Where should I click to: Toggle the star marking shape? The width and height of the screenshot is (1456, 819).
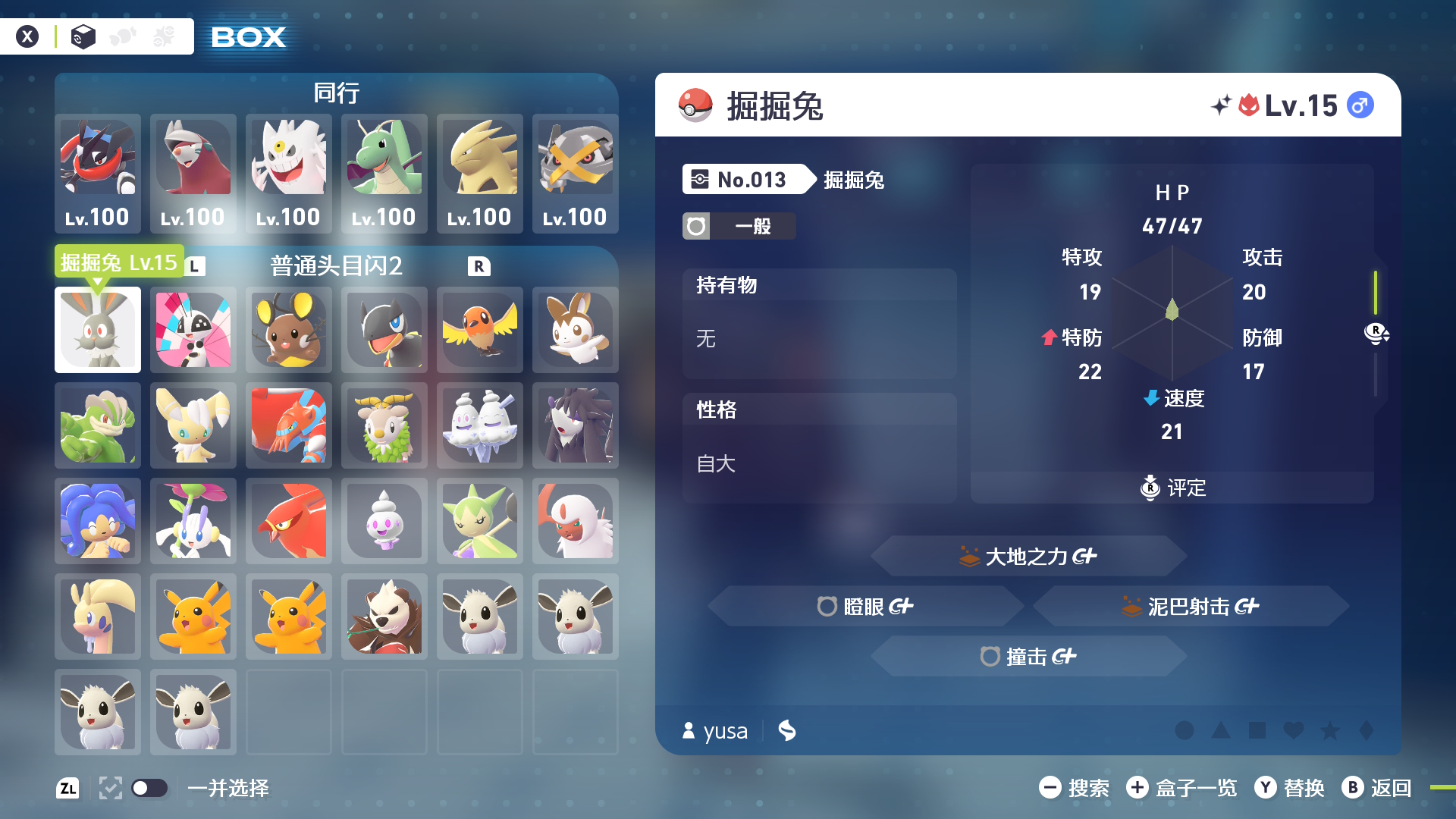[1330, 730]
